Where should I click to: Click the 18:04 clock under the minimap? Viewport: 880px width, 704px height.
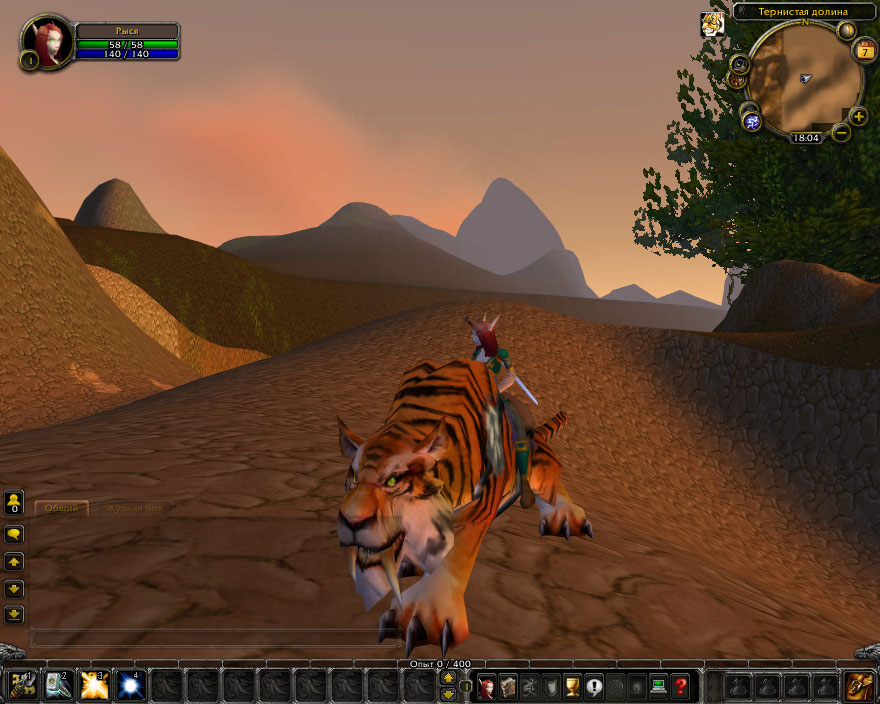[x=804, y=138]
